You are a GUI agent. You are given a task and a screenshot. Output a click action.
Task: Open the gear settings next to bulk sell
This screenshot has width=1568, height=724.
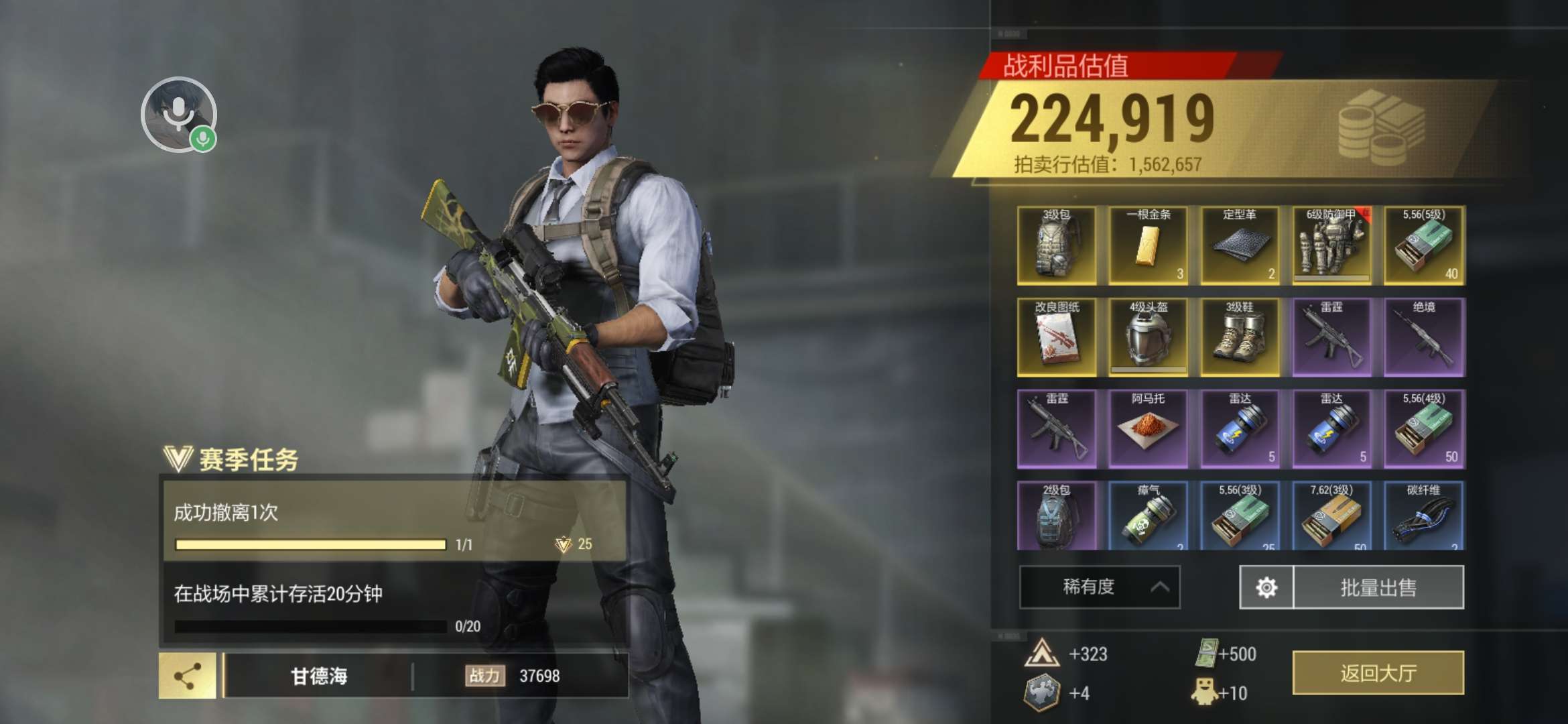coord(1266,588)
